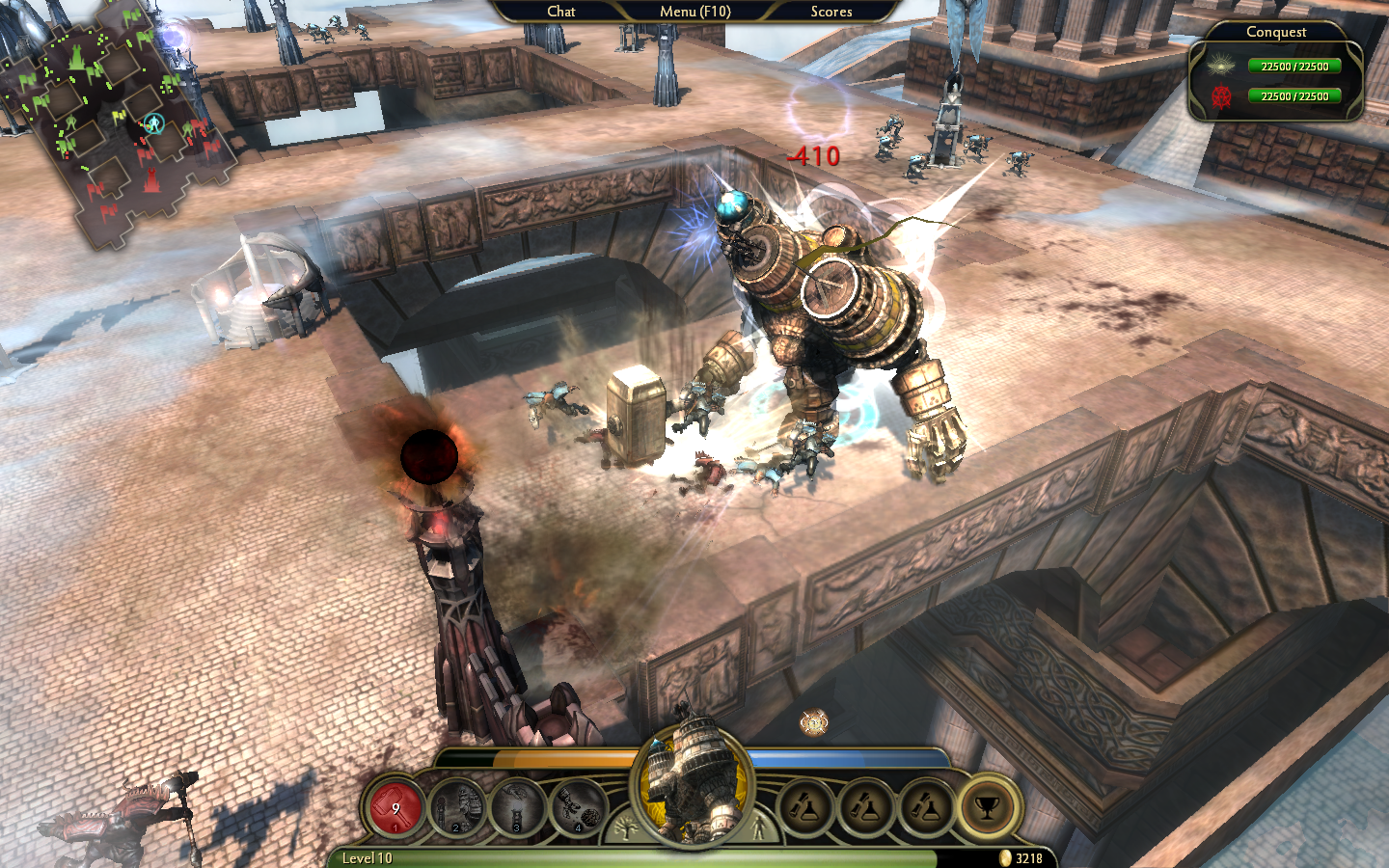Show the Scores screen
Screen dimensions: 1389x868
[831, 12]
